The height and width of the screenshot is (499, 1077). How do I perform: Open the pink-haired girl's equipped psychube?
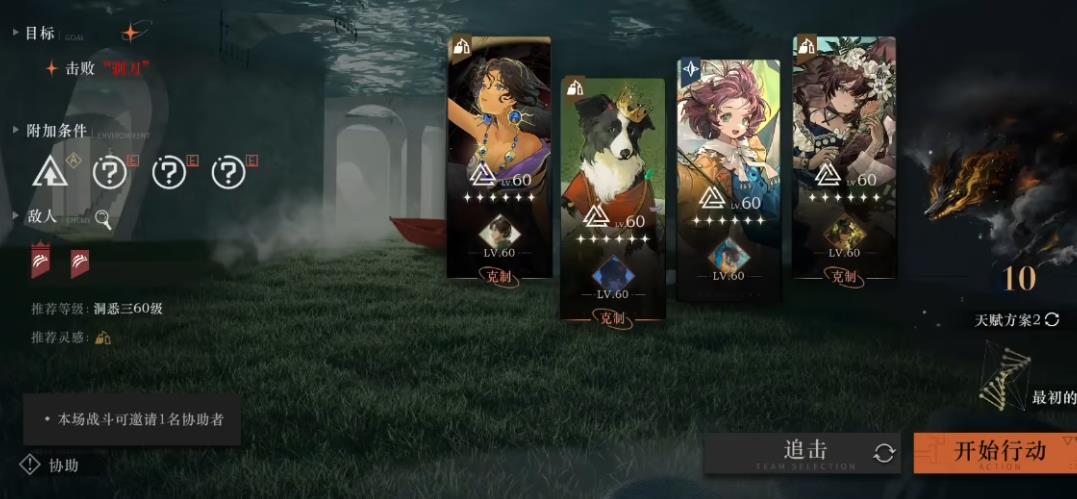coord(728,255)
